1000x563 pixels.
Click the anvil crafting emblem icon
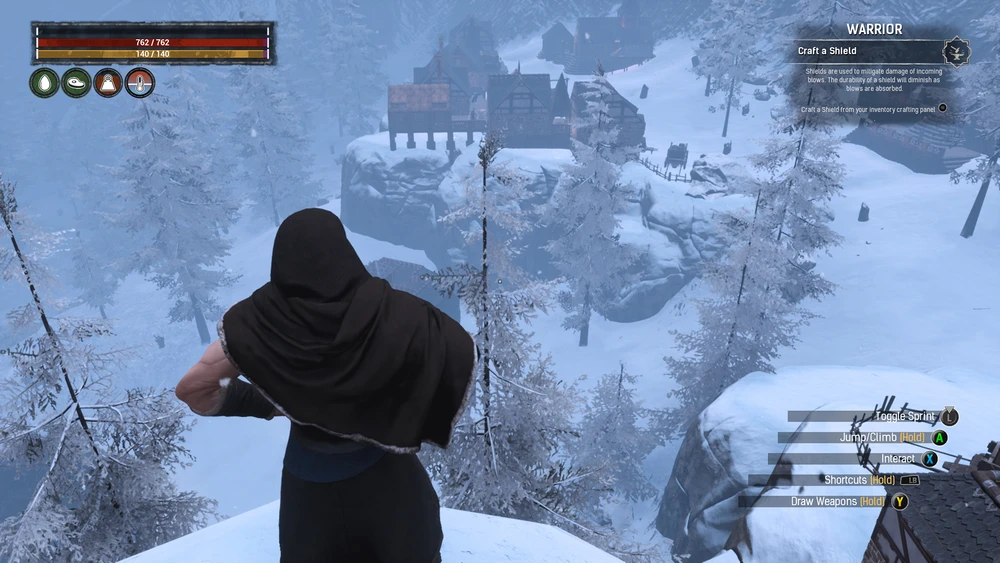click(957, 50)
